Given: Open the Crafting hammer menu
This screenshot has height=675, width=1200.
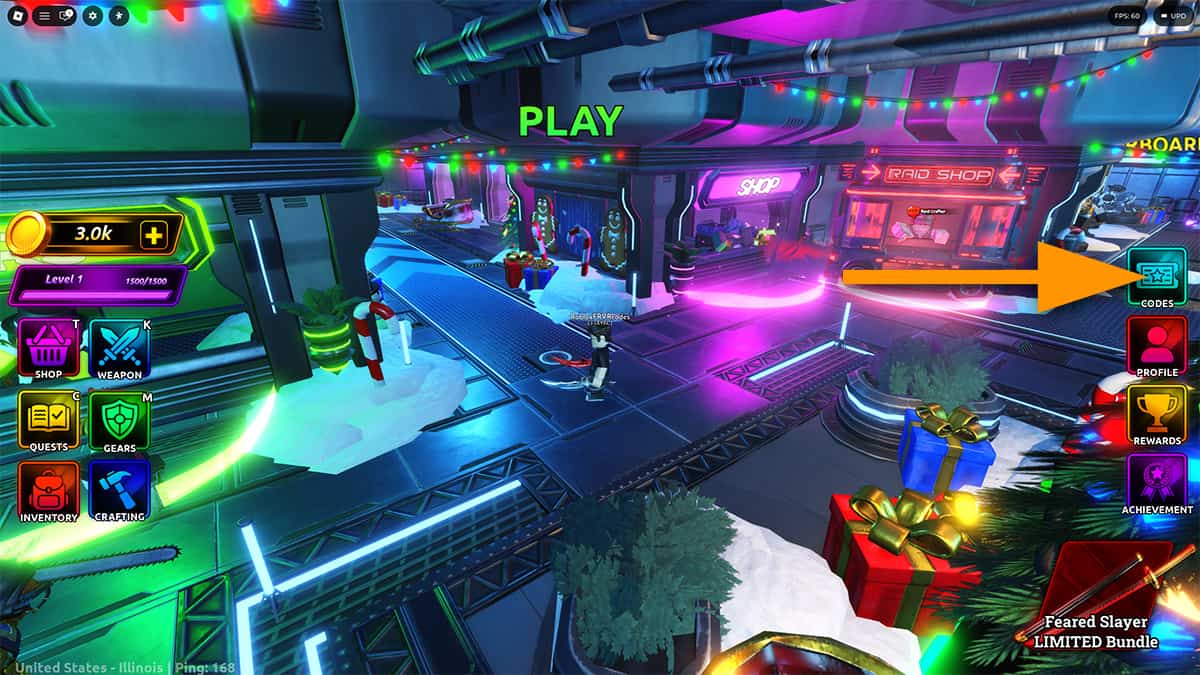Looking at the screenshot, I should (x=120, y=491).
